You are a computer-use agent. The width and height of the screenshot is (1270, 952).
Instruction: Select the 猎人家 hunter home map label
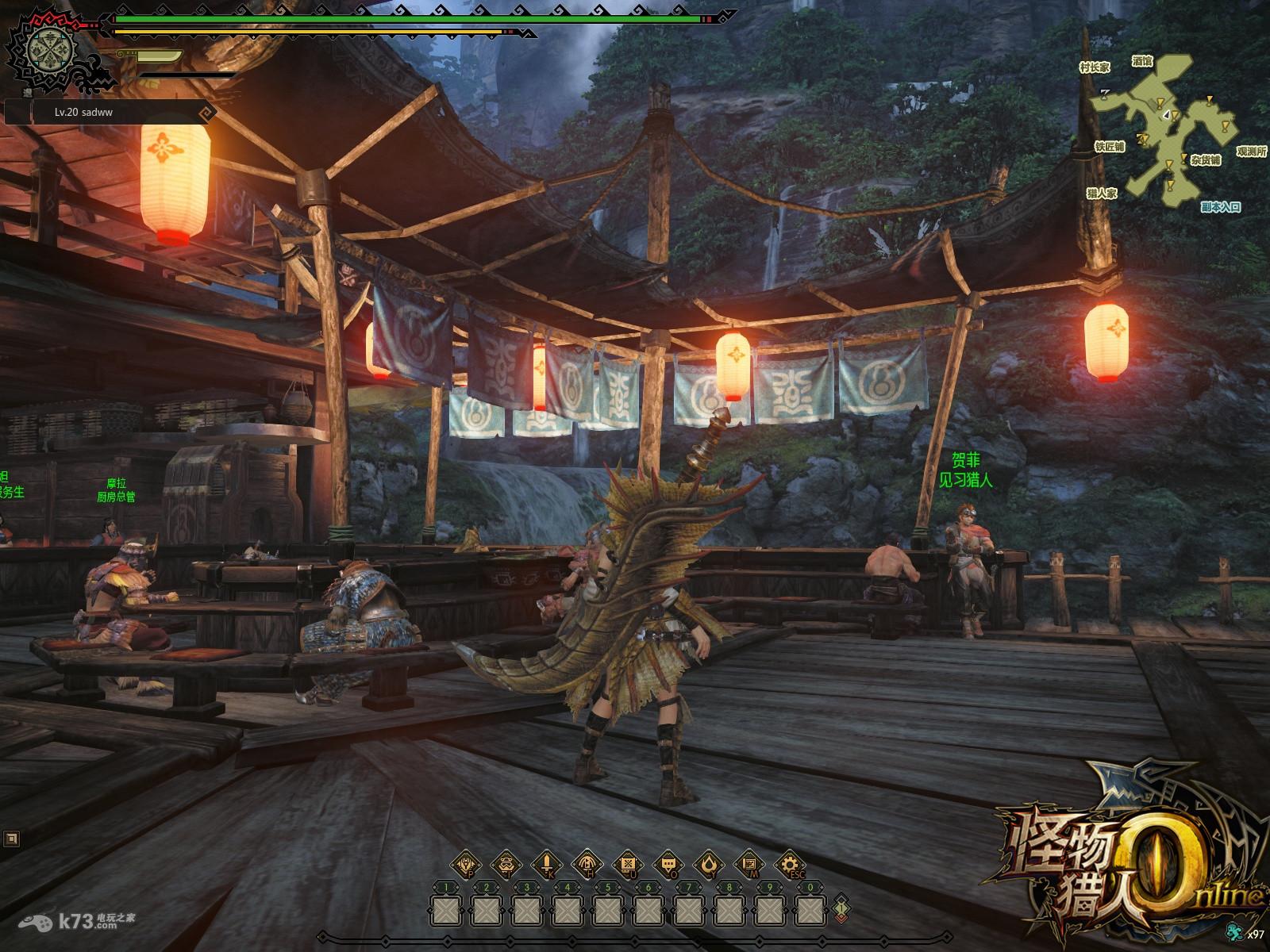pos(1102,193)
